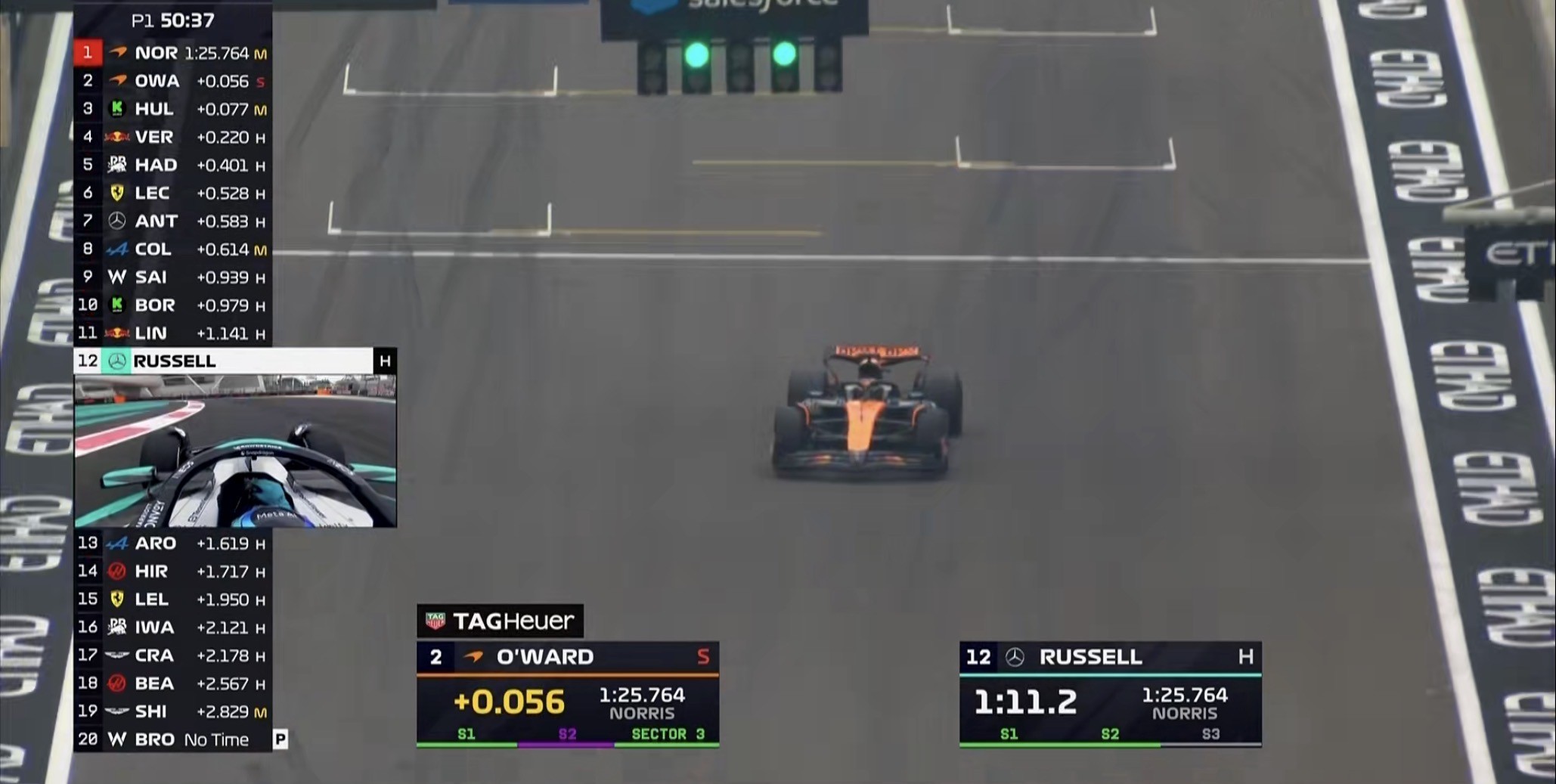Choose the HIR timing row
The width and height of the screenshot is (1556, 784).
(172, 571)
